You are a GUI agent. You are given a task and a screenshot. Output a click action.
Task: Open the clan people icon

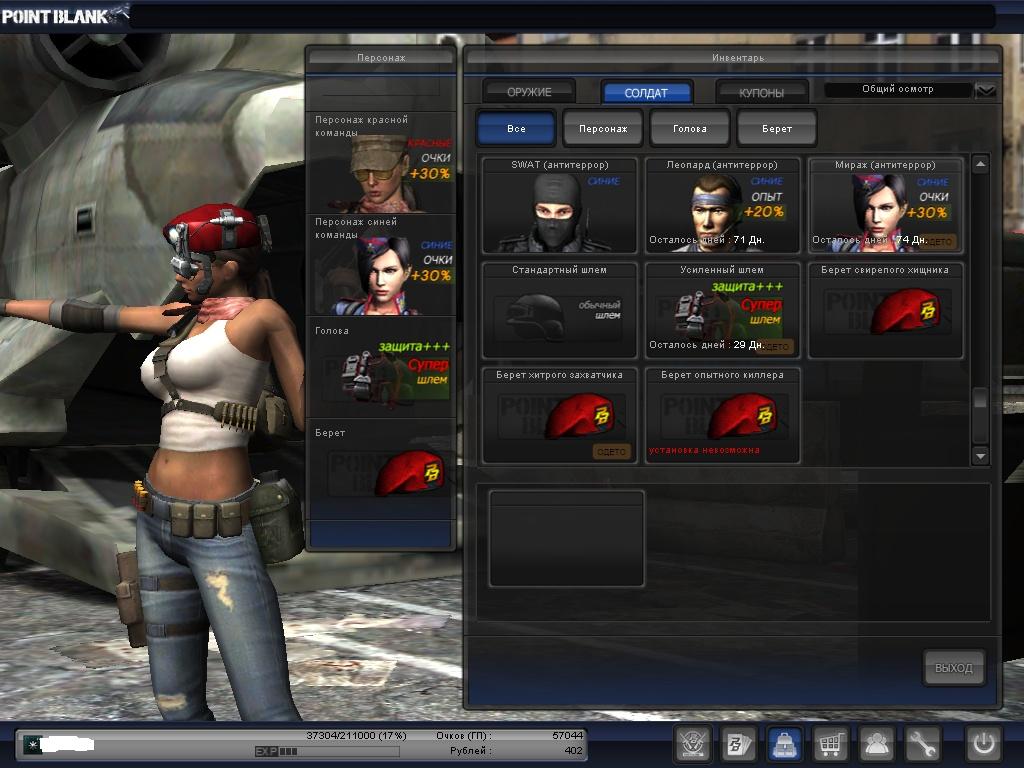(x=877, y=744)
